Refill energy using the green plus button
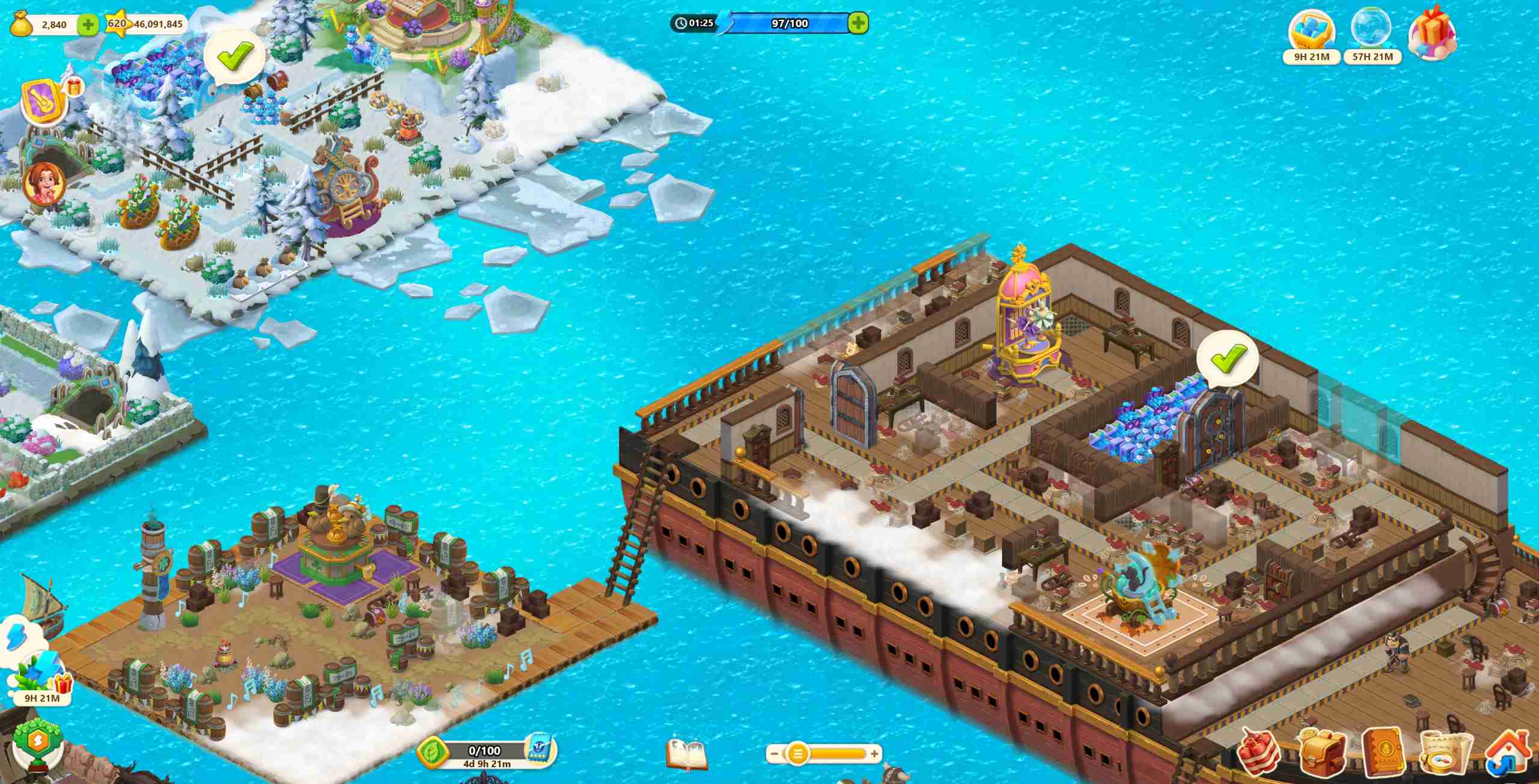 click(858, 23)
